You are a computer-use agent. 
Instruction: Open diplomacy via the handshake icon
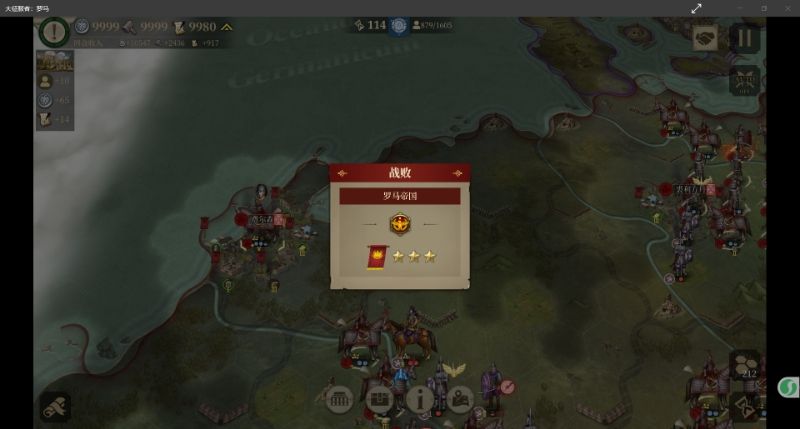pyautogui.click(x=706, y=38)
